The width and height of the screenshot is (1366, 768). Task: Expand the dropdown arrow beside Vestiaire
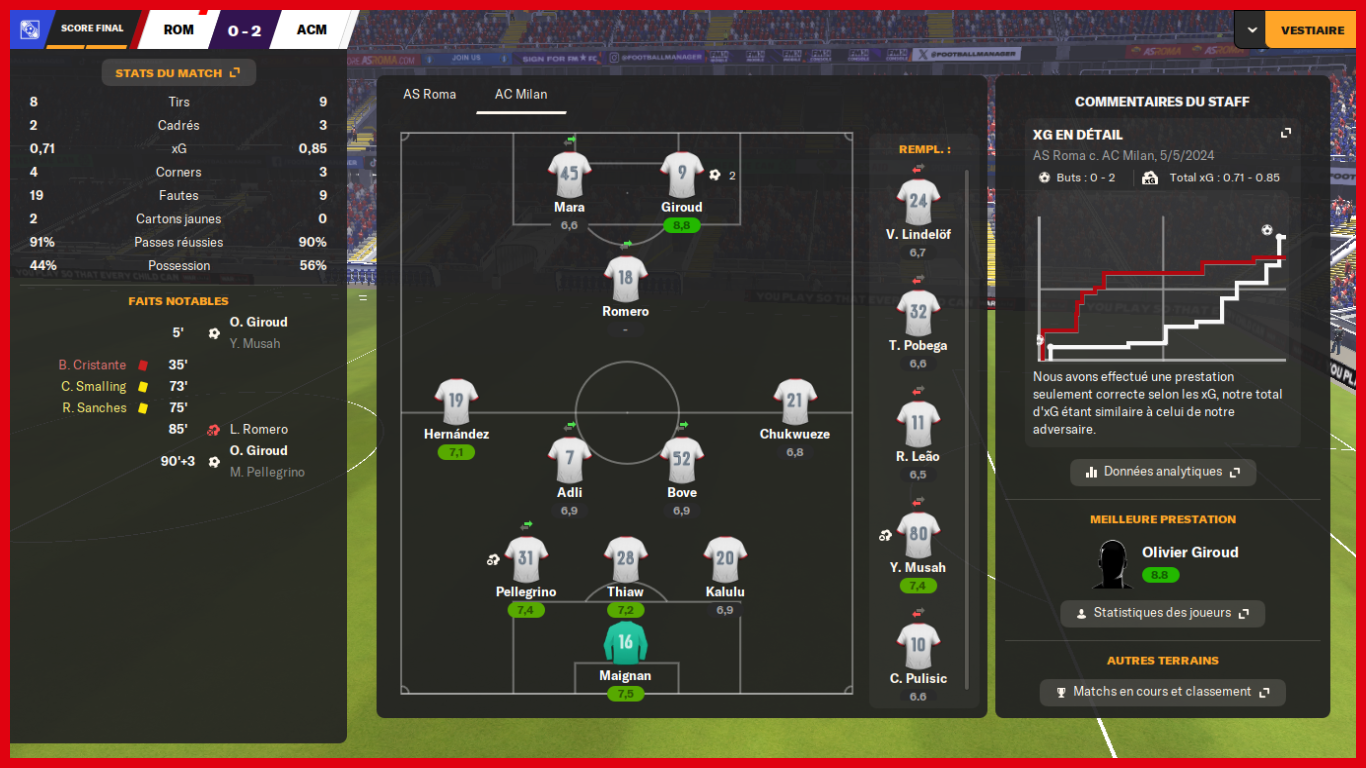tap(1251, 30)
